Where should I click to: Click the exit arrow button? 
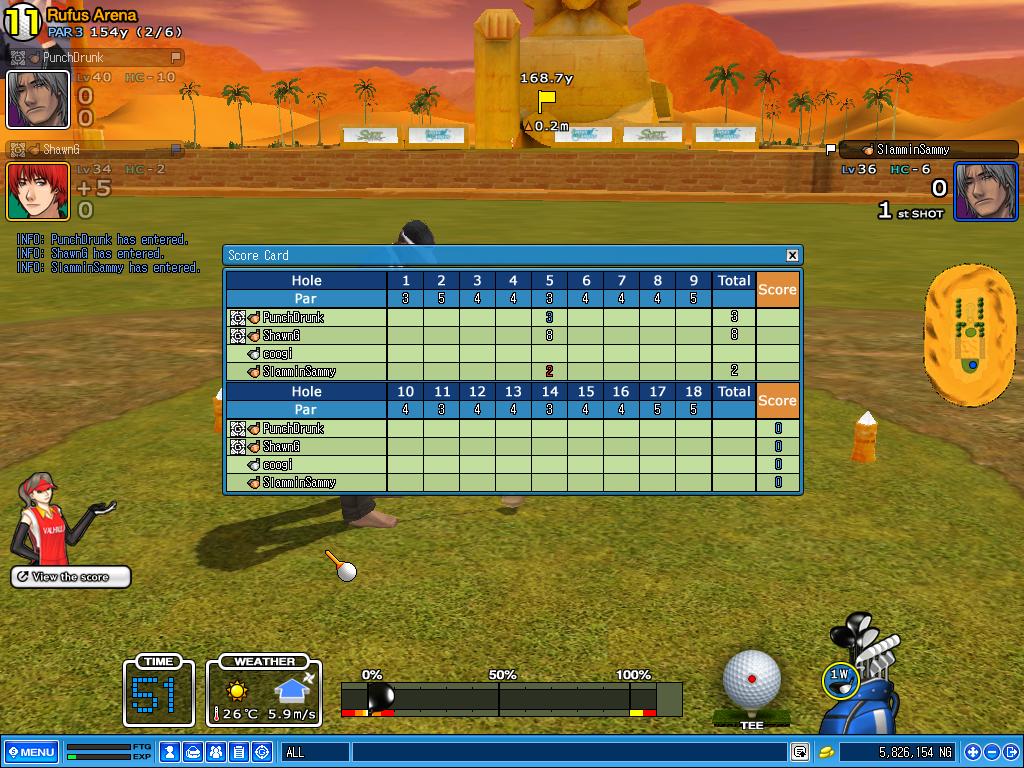click(1010, 752)
